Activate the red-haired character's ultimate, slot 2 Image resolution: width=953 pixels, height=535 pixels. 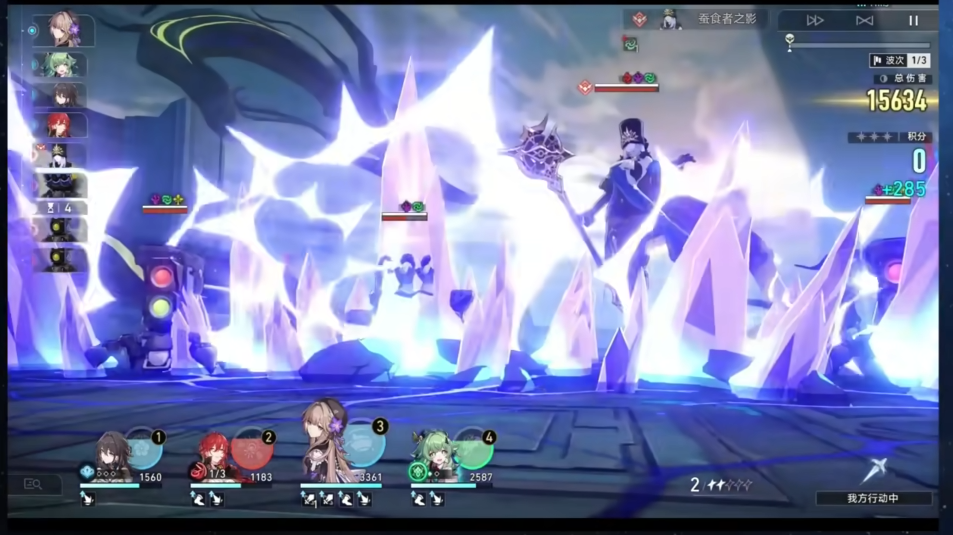254,450
